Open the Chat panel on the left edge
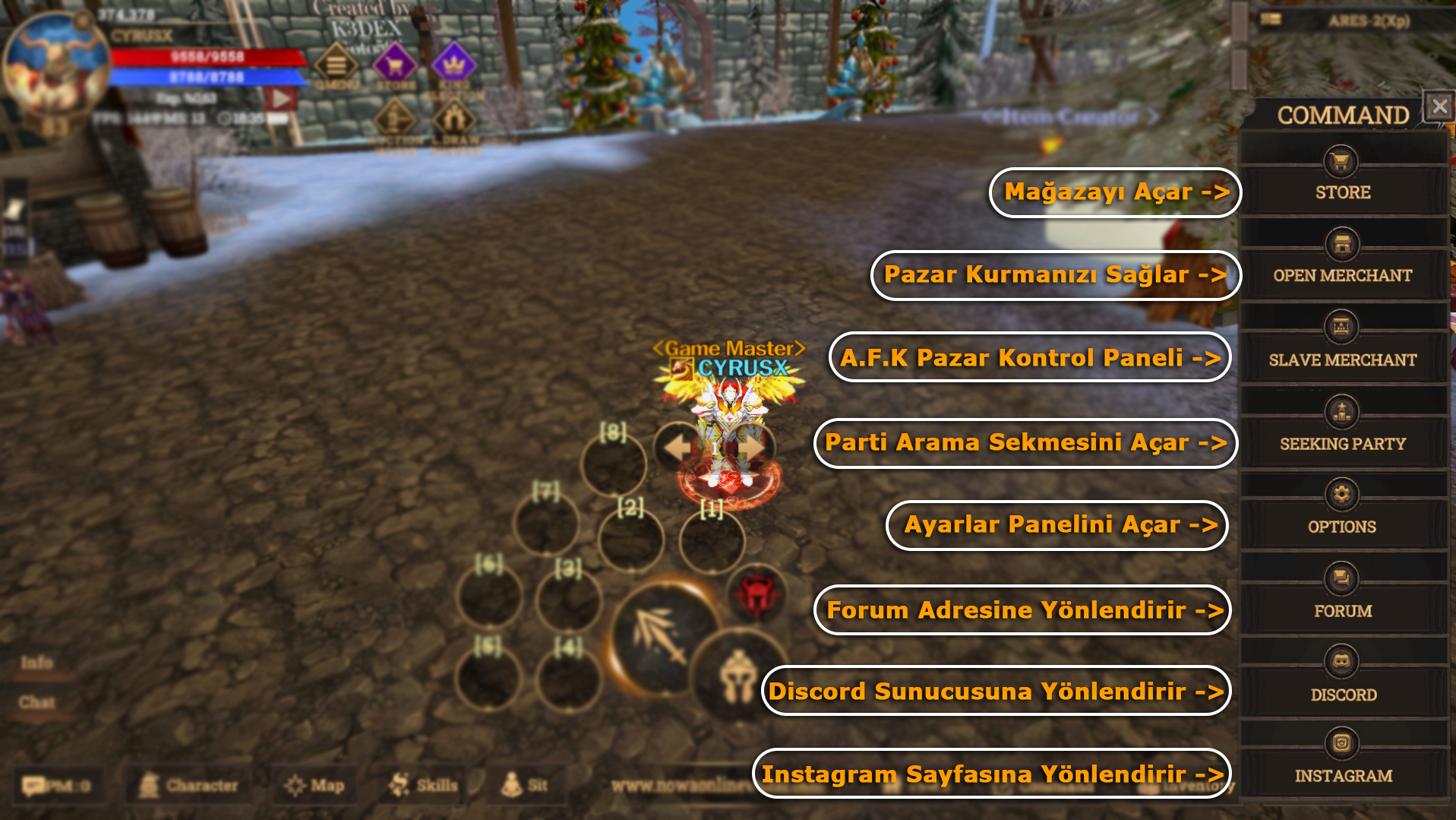This screenshot has width=1456, height=820. (36, 703)
